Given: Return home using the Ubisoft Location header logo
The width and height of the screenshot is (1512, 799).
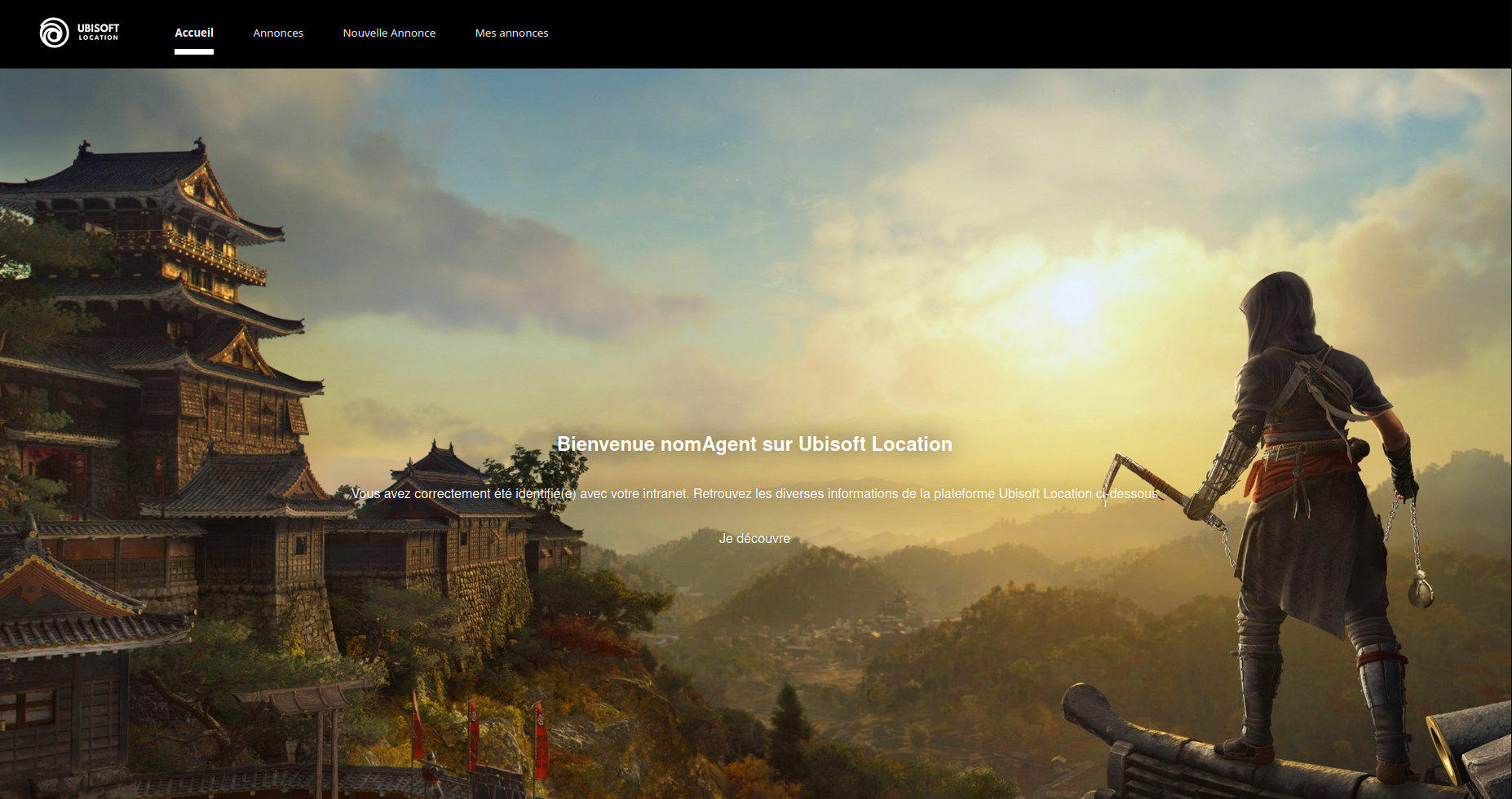Looking at the screenshot, I should point(81,33).
